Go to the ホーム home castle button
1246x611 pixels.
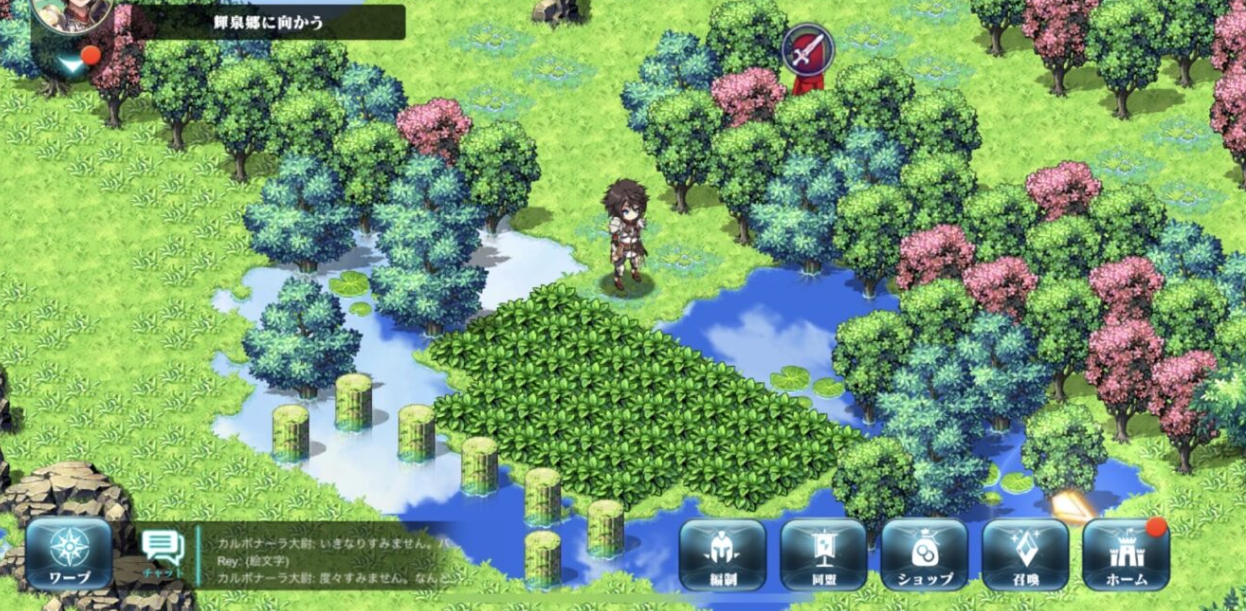(x=1126, y=554)
